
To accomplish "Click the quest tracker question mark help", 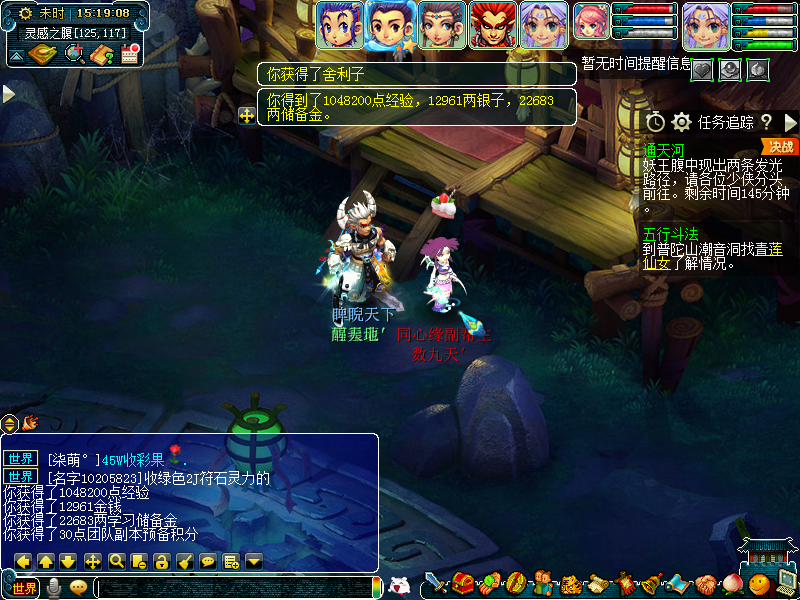I will point(766,122).
